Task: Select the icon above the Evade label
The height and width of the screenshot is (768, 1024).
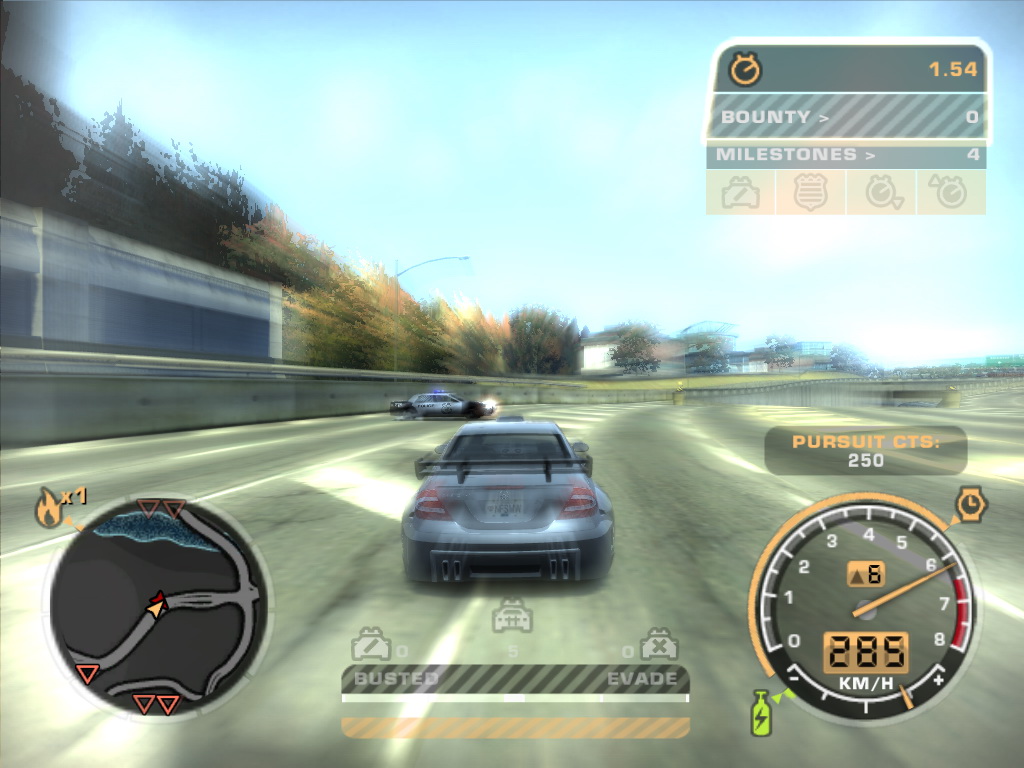Action: [x=659, y=644]
